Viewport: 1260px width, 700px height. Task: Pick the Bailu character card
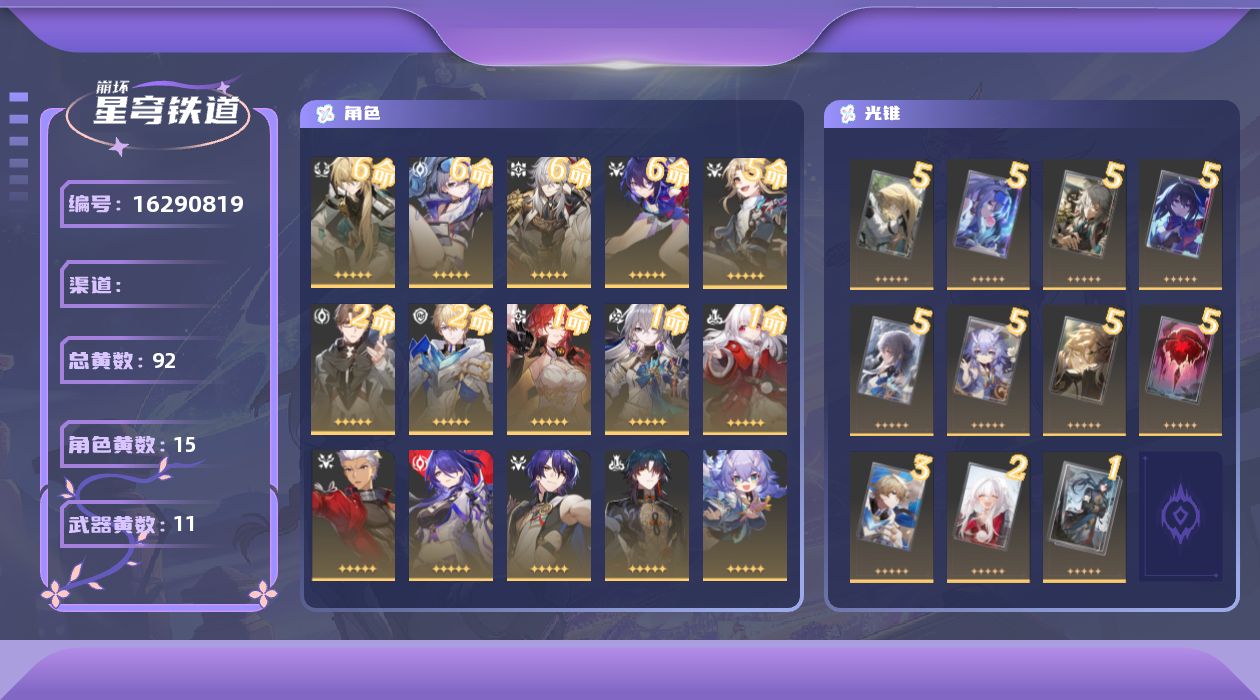point(745,515)
